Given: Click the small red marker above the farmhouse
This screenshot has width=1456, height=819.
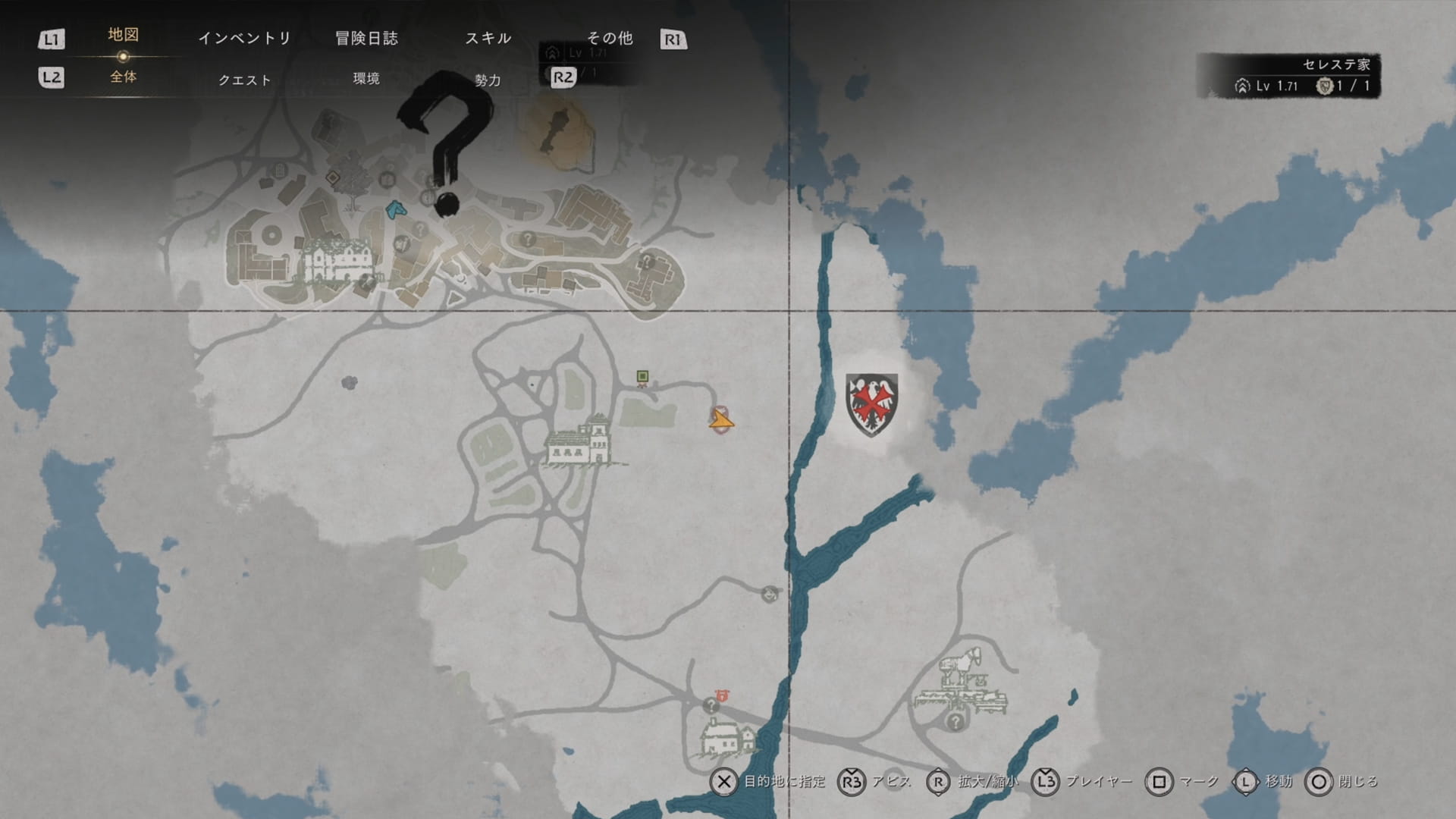Looking at the screenshot, I should point(721,695).
